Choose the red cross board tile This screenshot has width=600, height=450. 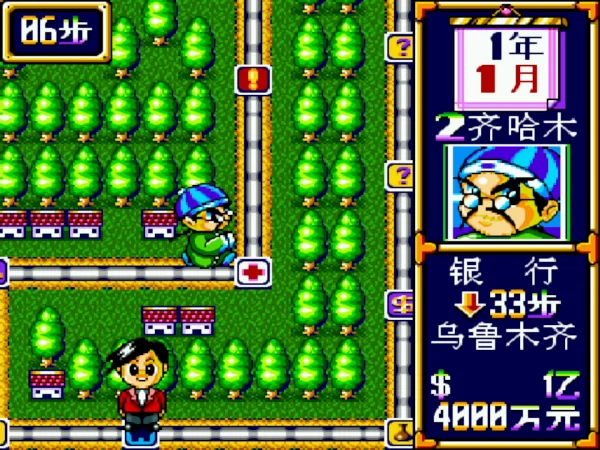point(252,272)
